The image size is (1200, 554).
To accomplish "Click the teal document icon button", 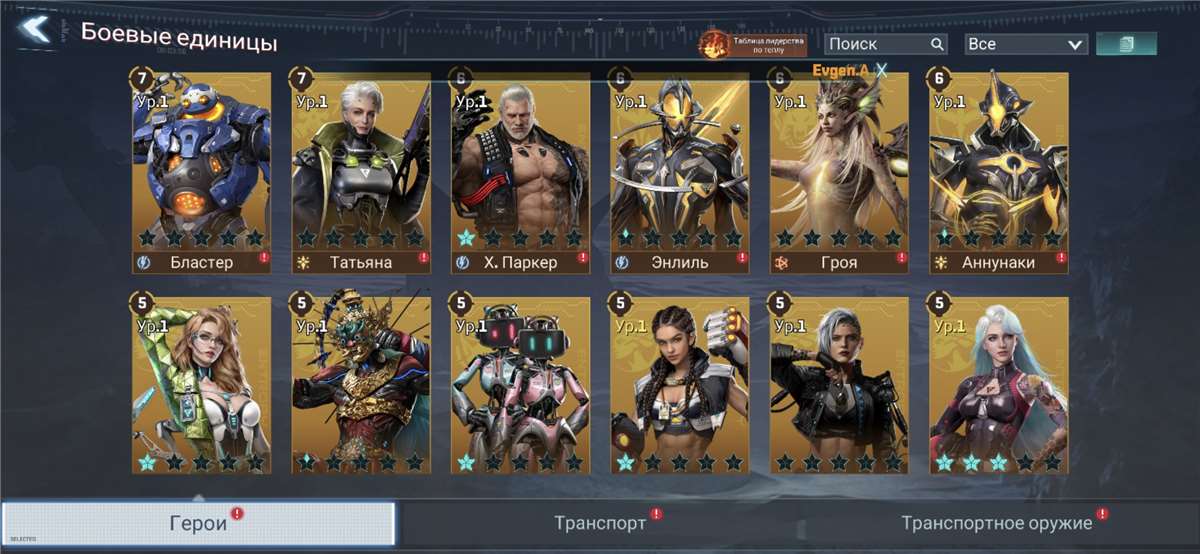I will [1126, 44].
